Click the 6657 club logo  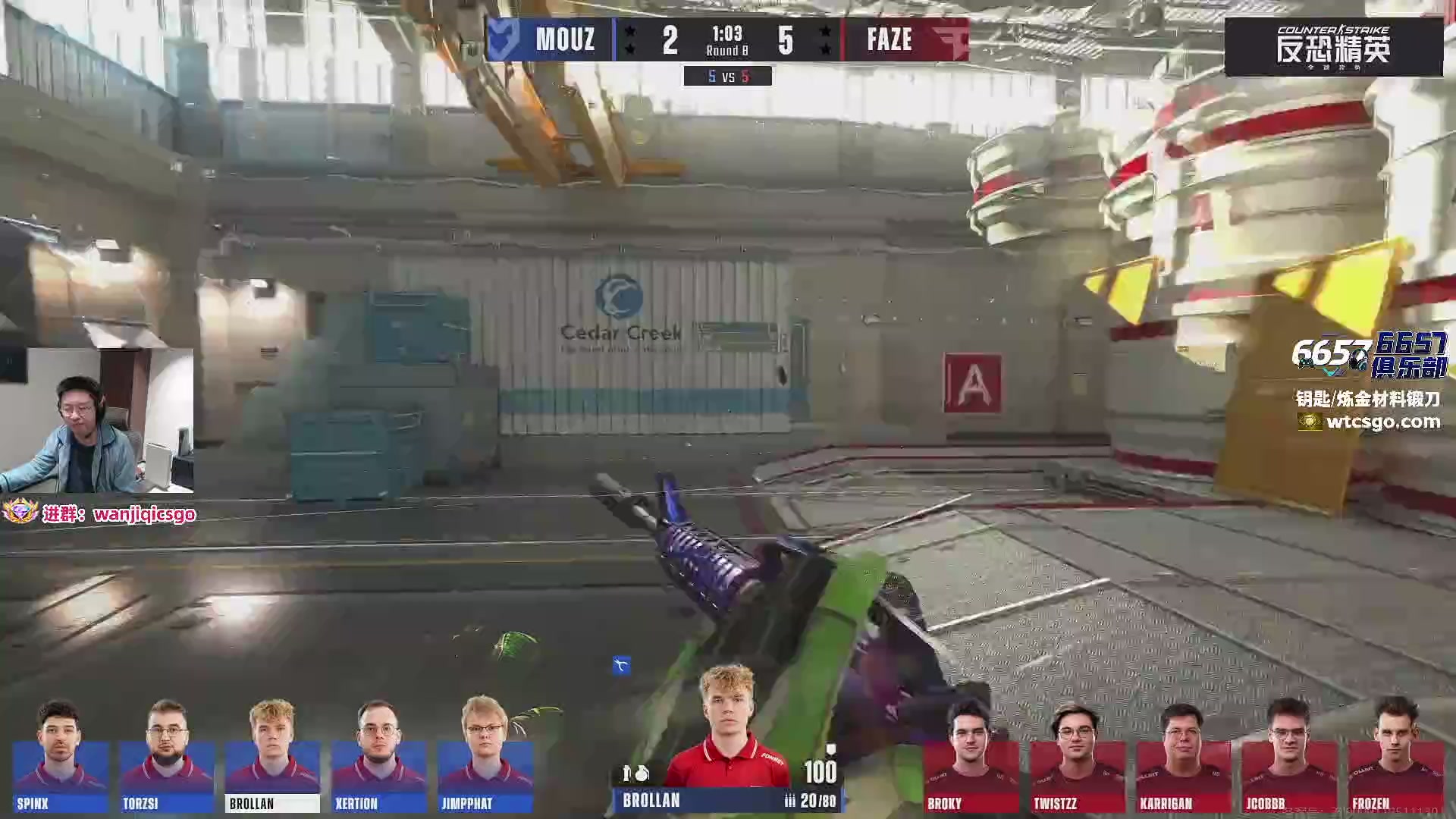click(1370, 355)
